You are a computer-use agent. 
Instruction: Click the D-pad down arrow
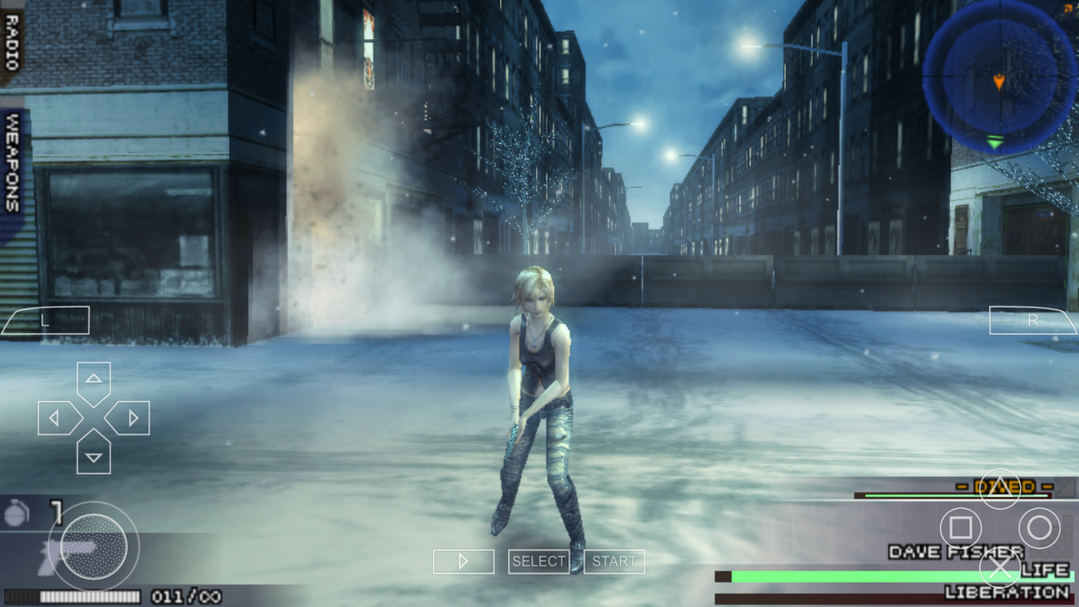pyautogui.click(x=93, y=457)
